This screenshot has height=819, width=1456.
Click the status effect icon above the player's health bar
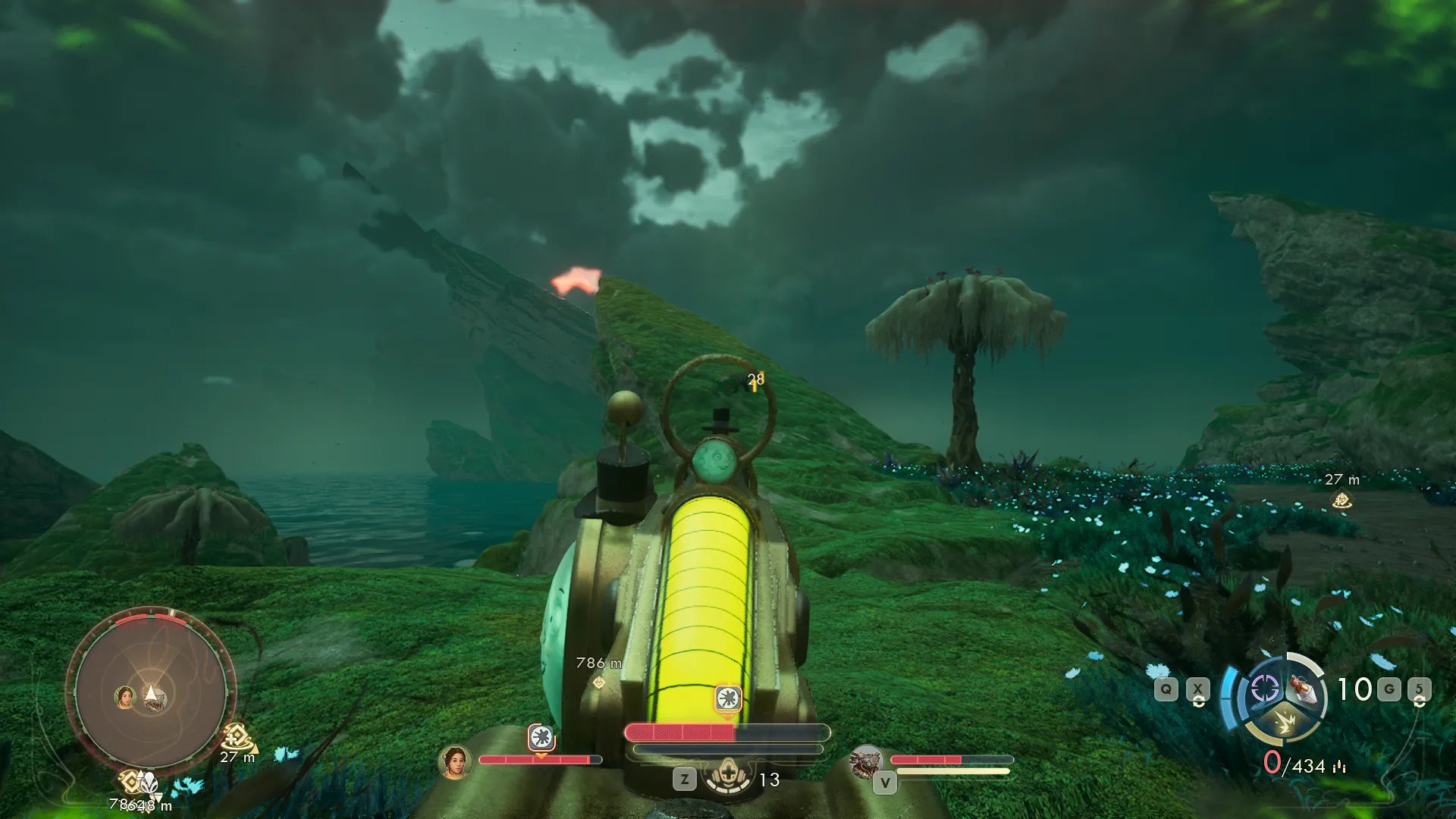728,698
